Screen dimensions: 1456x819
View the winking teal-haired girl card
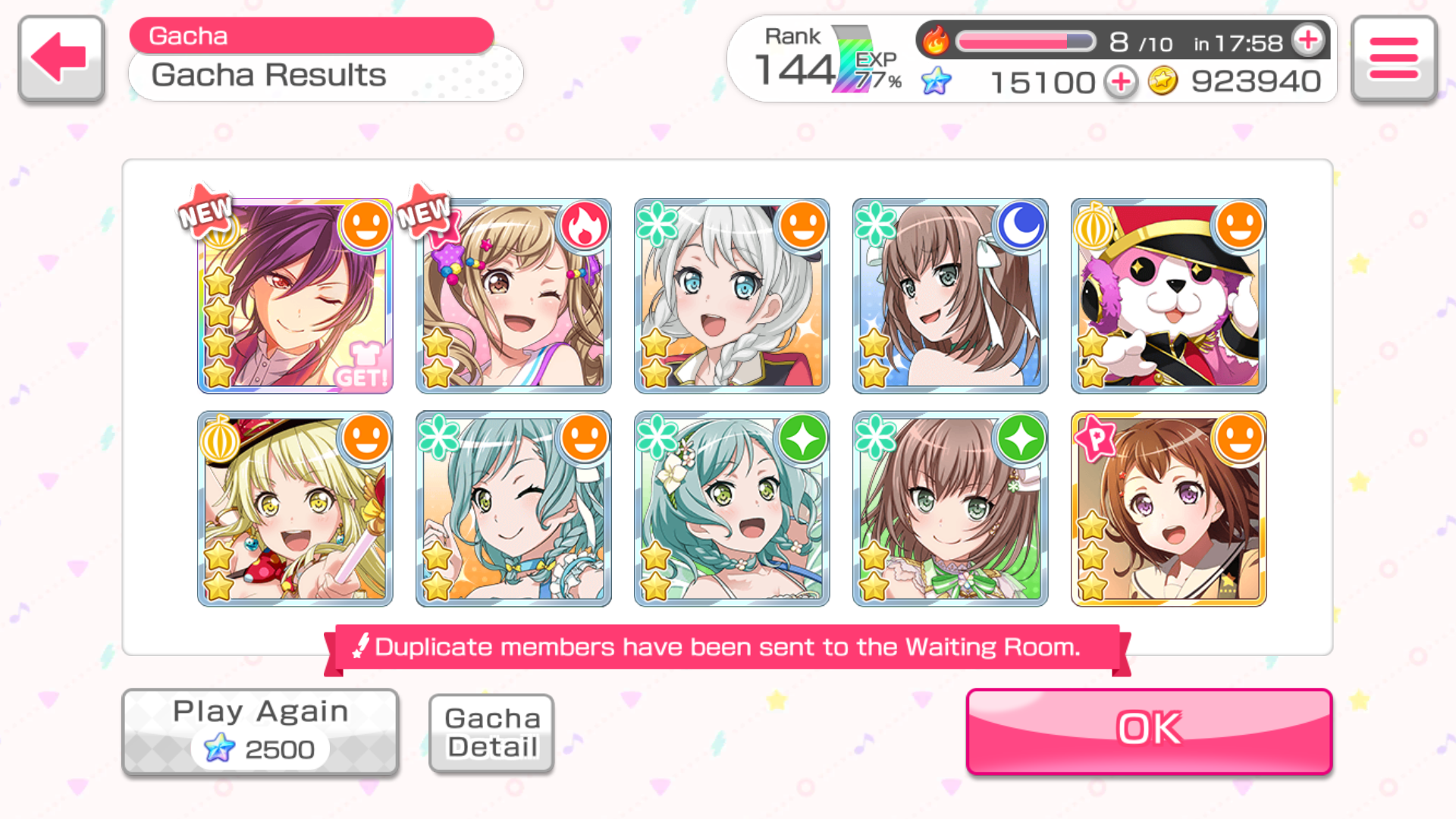513,509
